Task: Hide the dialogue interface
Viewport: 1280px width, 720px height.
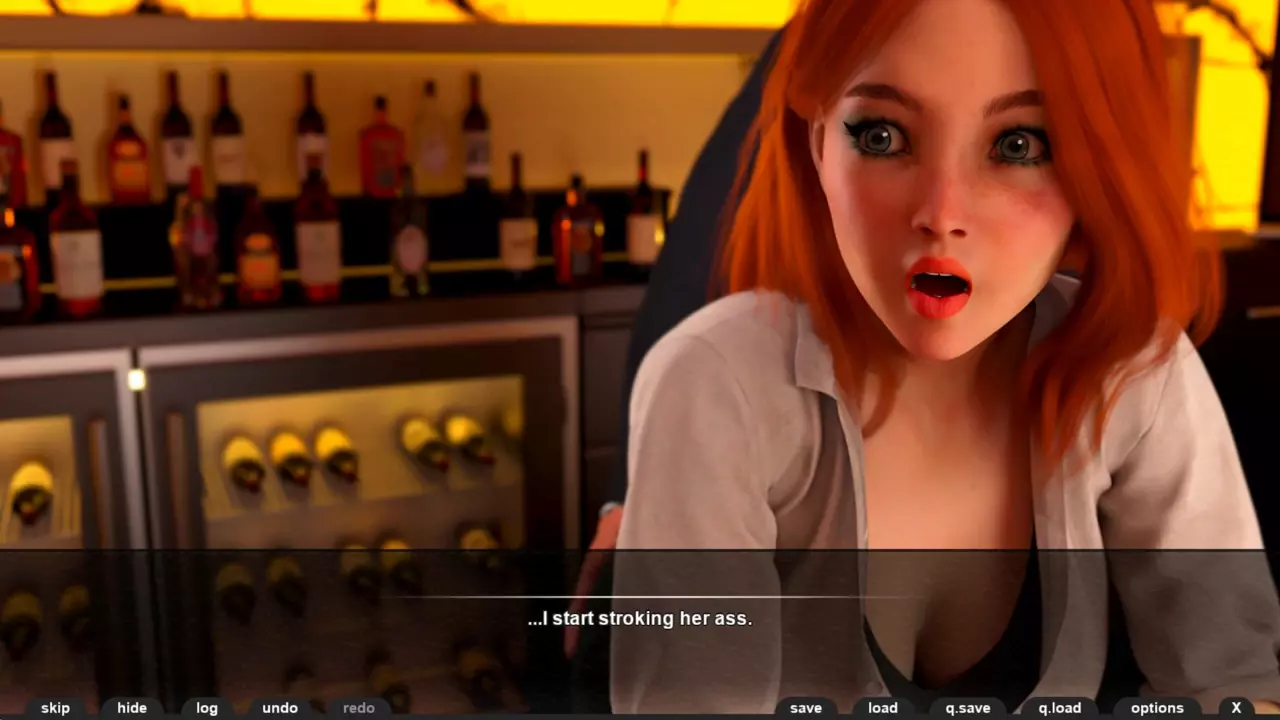Action: point(132,708)
